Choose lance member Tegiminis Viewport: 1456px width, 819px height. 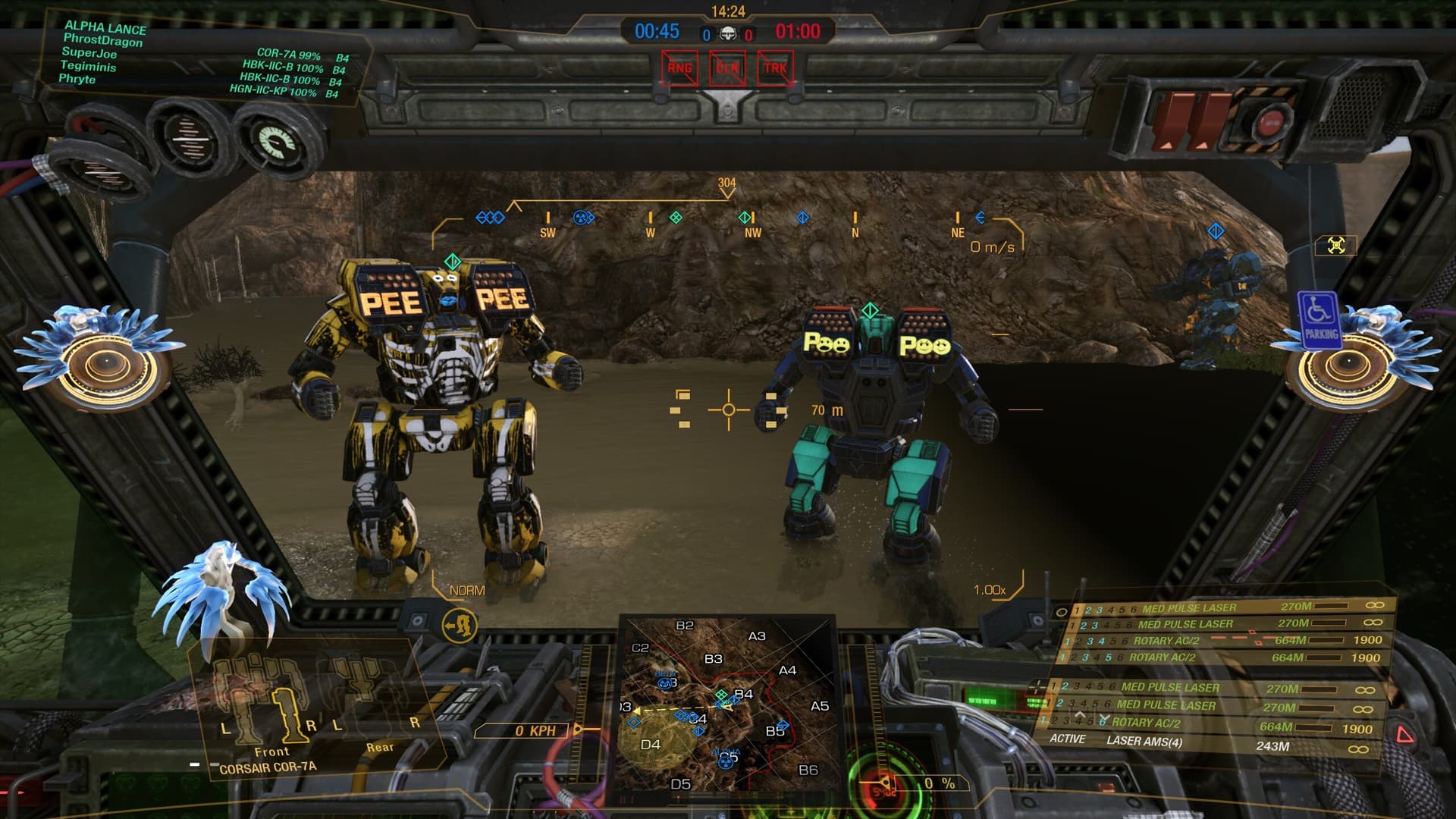89,66
